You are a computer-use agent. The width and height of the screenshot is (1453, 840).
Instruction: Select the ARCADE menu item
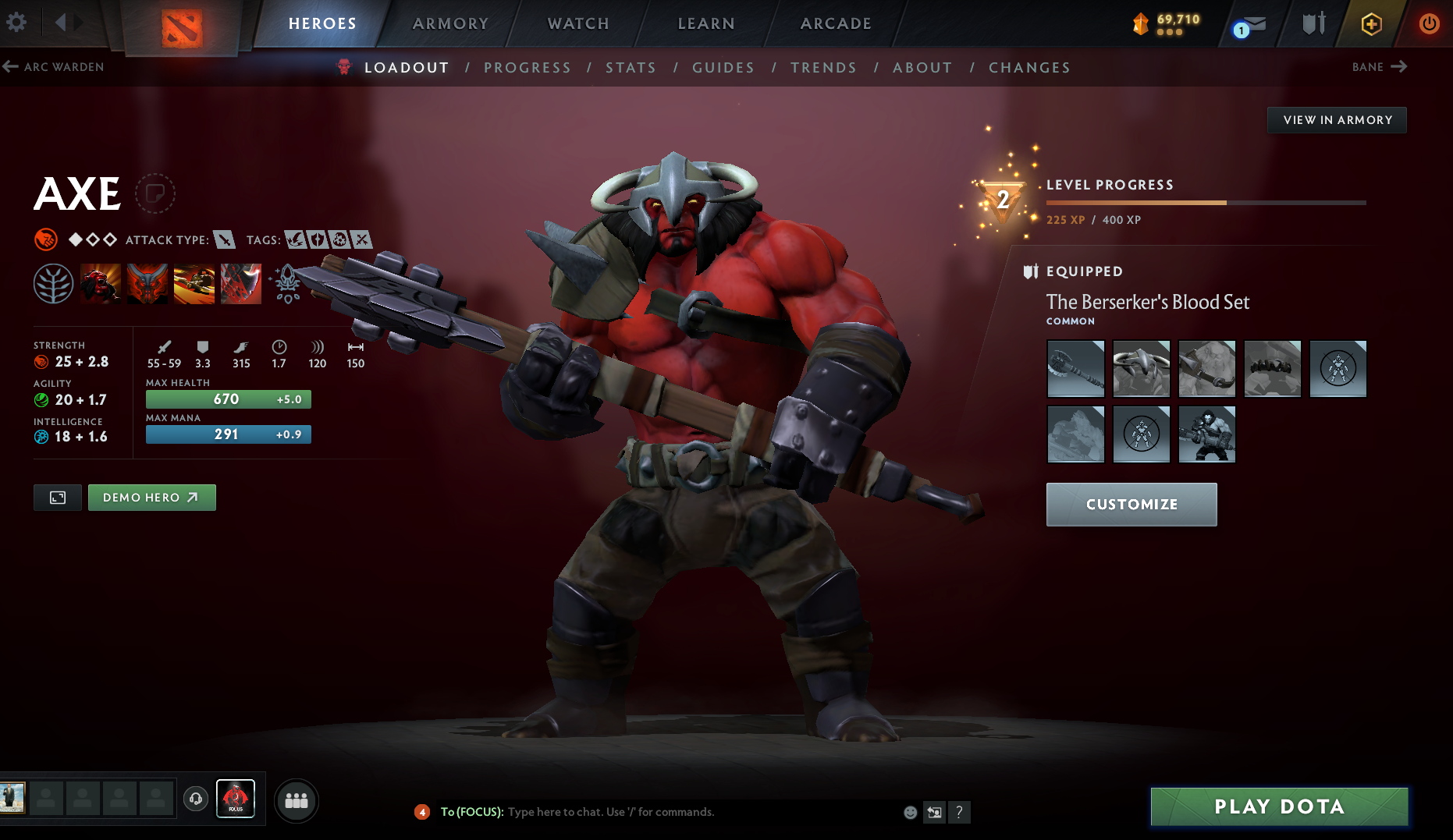[x=834, y=23]
